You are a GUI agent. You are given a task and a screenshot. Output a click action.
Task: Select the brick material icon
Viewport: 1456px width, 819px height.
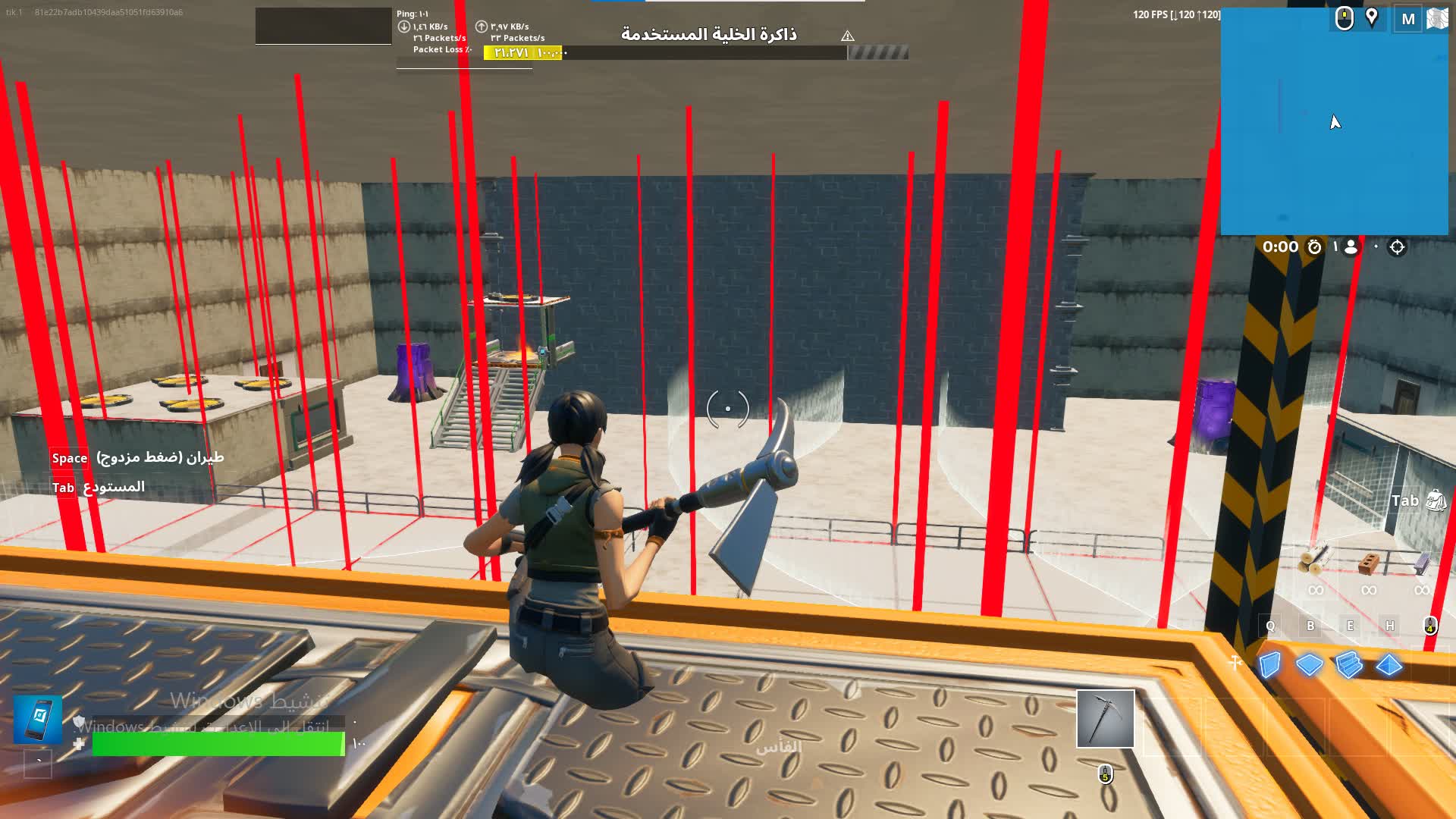point(1369,563)
